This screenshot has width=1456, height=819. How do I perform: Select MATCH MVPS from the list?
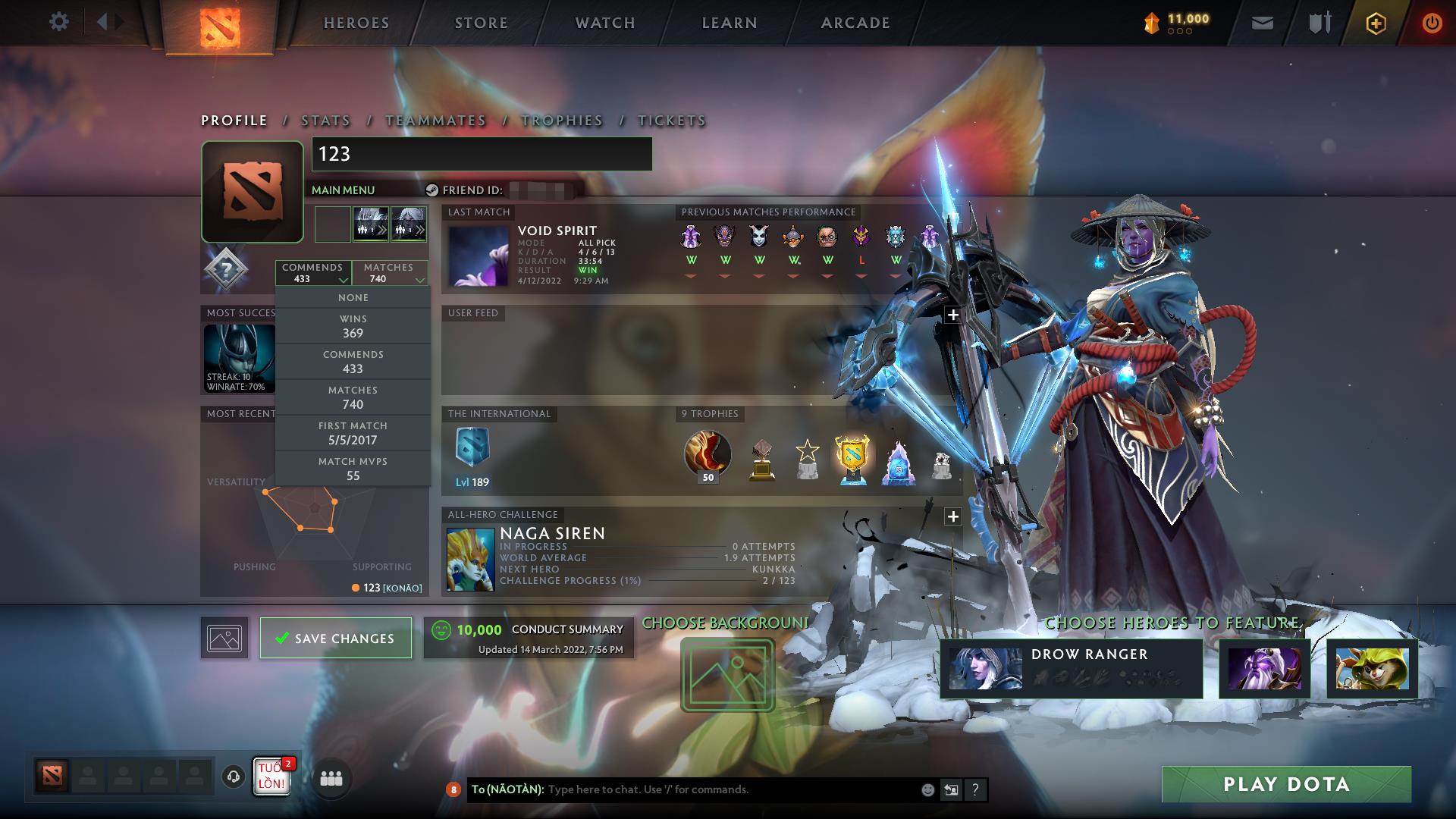(353, 468)
